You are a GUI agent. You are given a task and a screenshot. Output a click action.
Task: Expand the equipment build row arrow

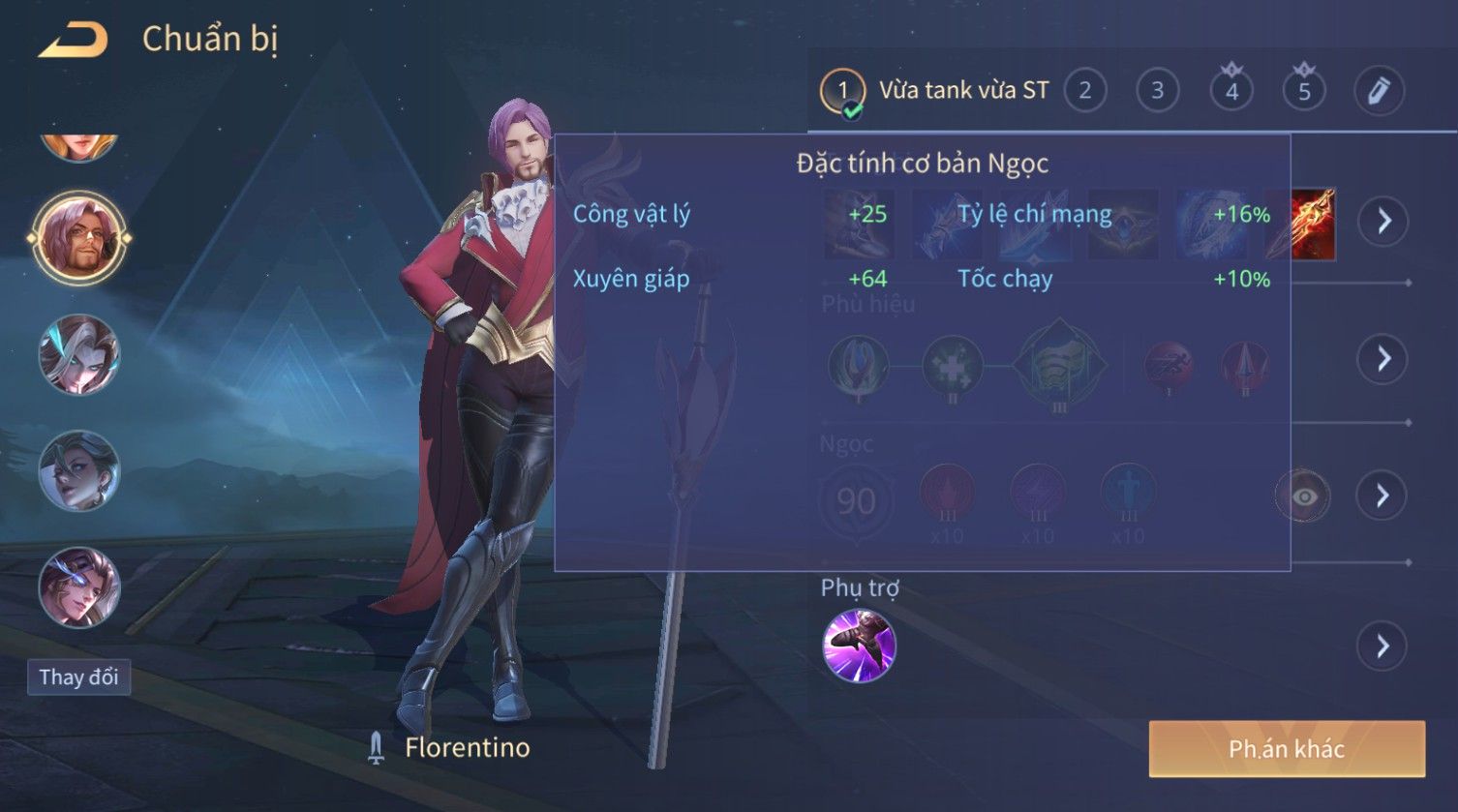[x=1383, y=222]
